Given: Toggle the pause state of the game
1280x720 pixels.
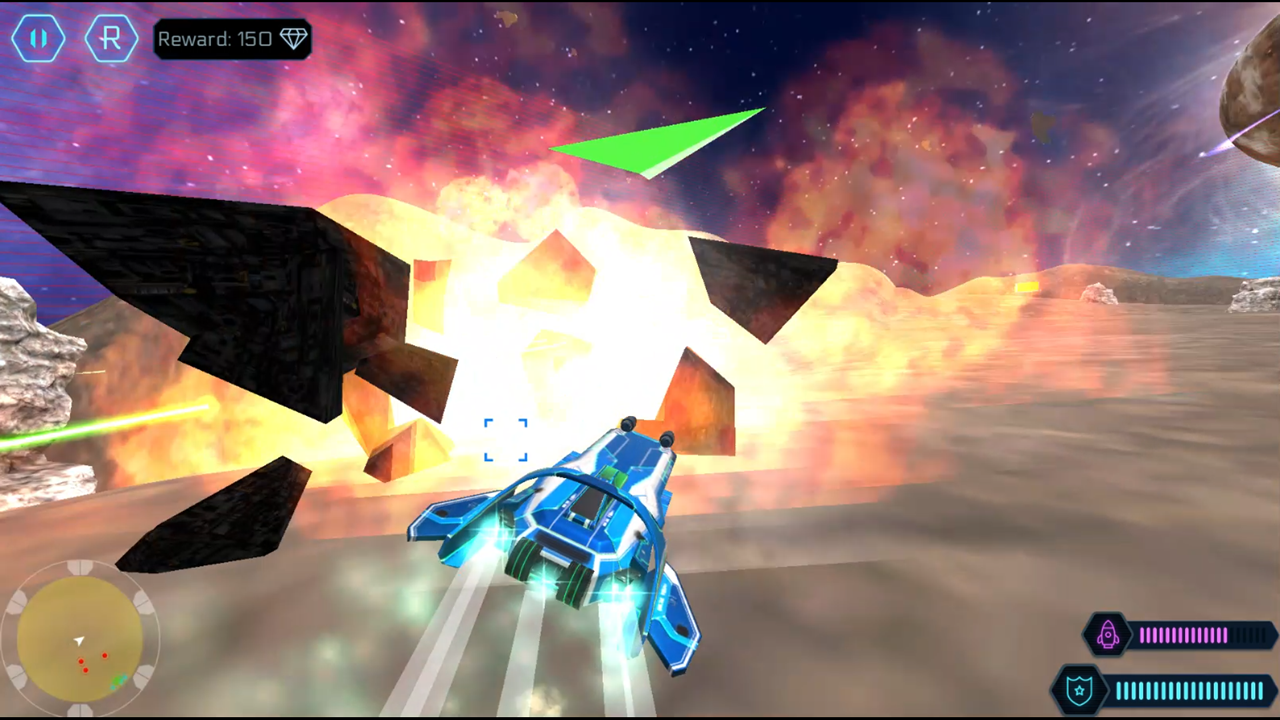Looking at the screenshot, I should (x=39, y=38).
